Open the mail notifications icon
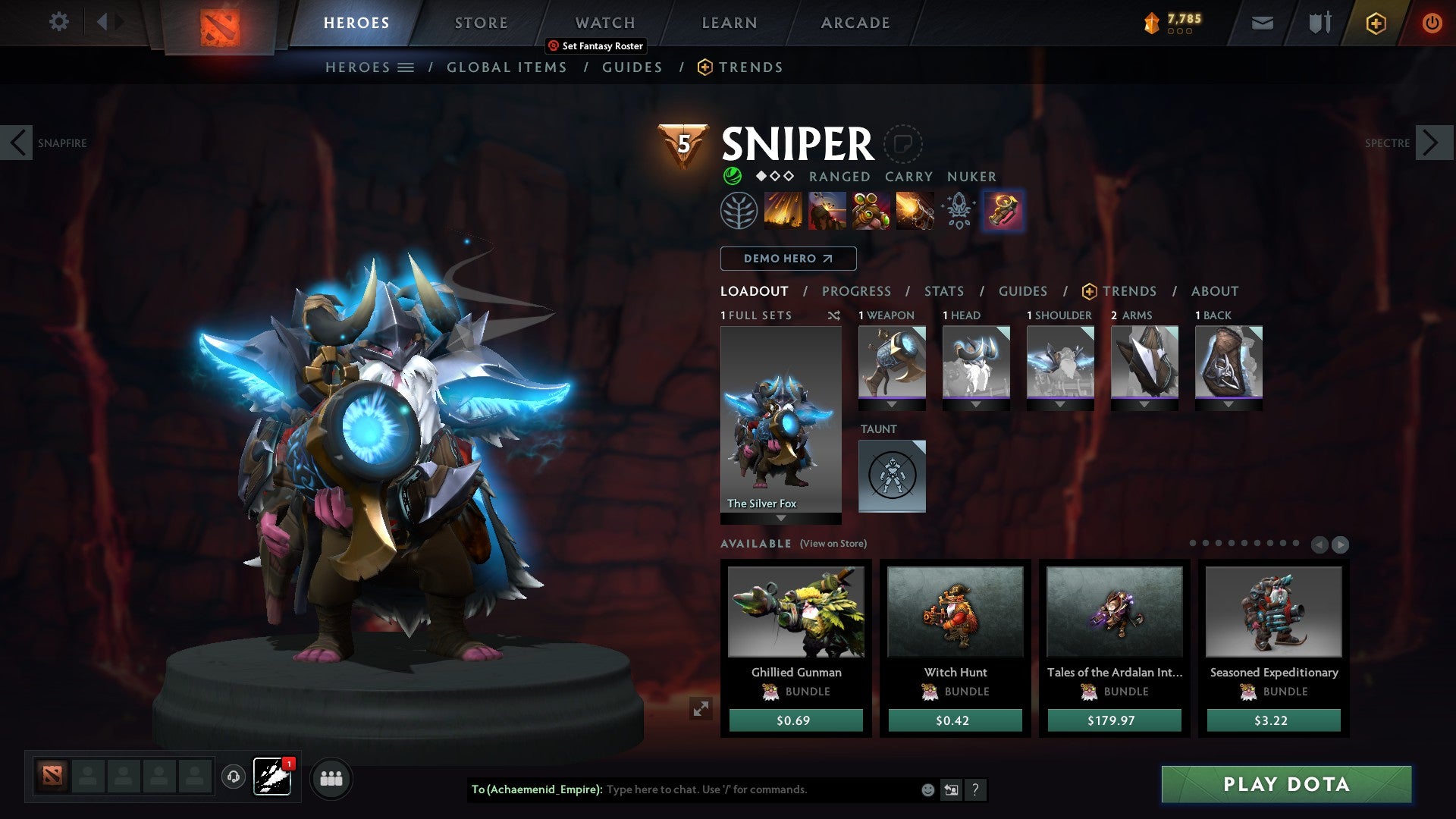This screenshot has width=1456, height=819. tap(1262, 23)
